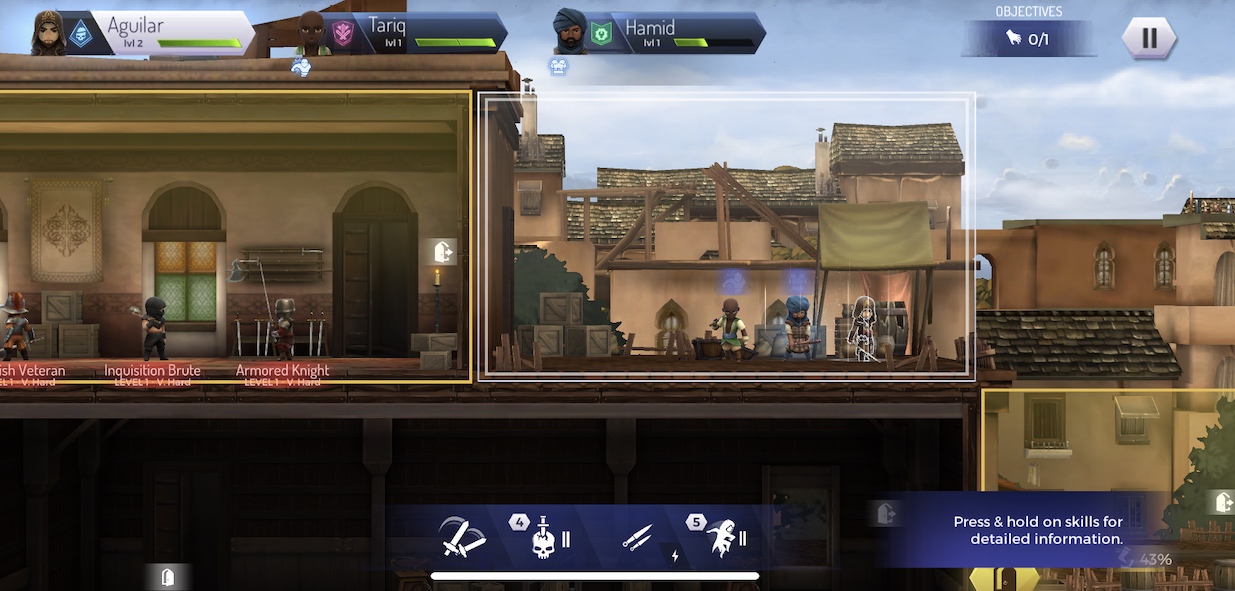The height and width of the screenshot is (591, 1235).
Task: Tap the yellow hexagon door marker
Action: click(x=1005, y=579)
